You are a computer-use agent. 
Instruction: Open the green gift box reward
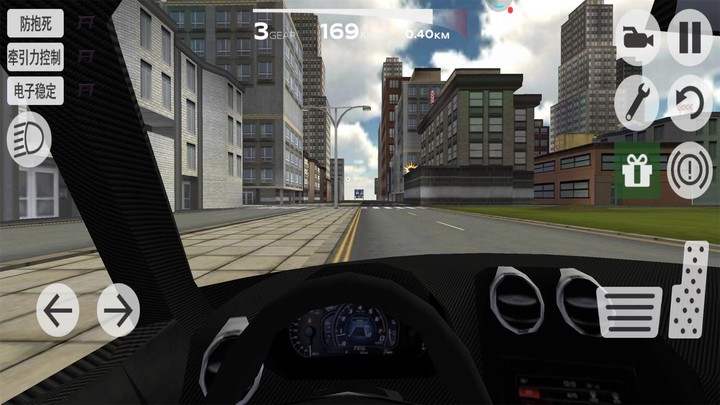637,170
